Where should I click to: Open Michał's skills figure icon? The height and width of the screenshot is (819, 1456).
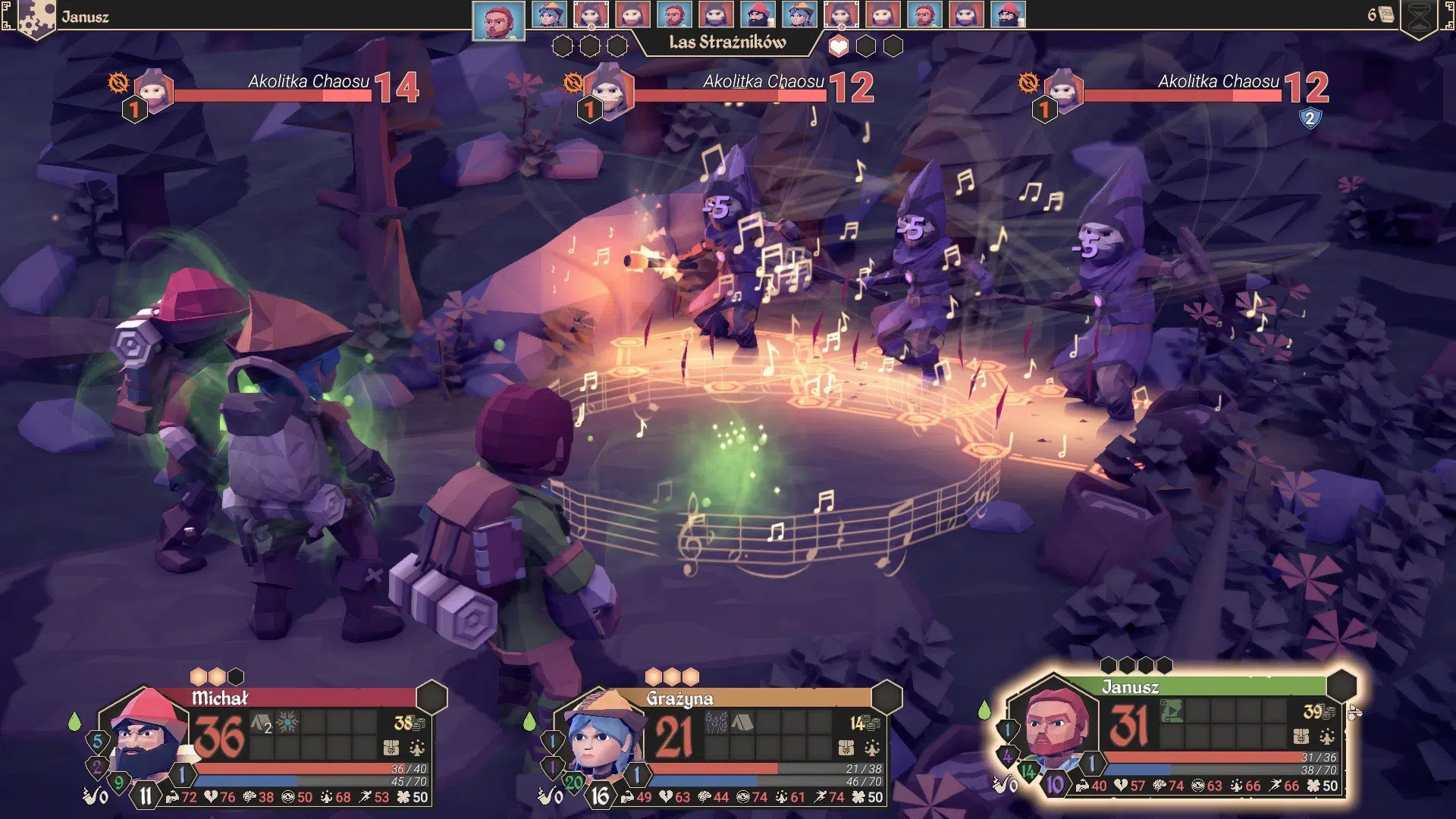(x=417, y=748)
